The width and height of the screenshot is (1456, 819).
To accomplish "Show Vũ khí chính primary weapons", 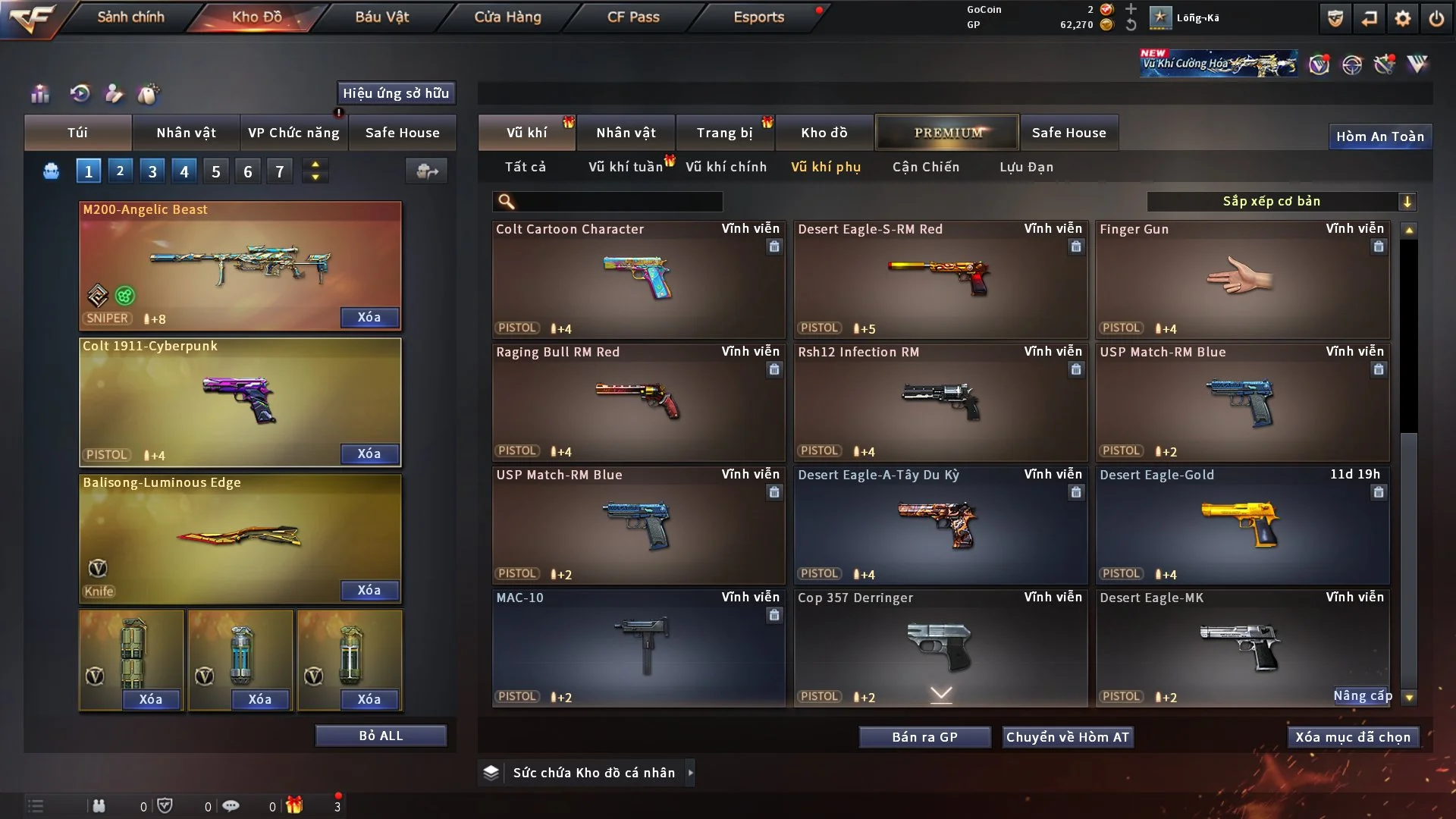I will 726,167.
